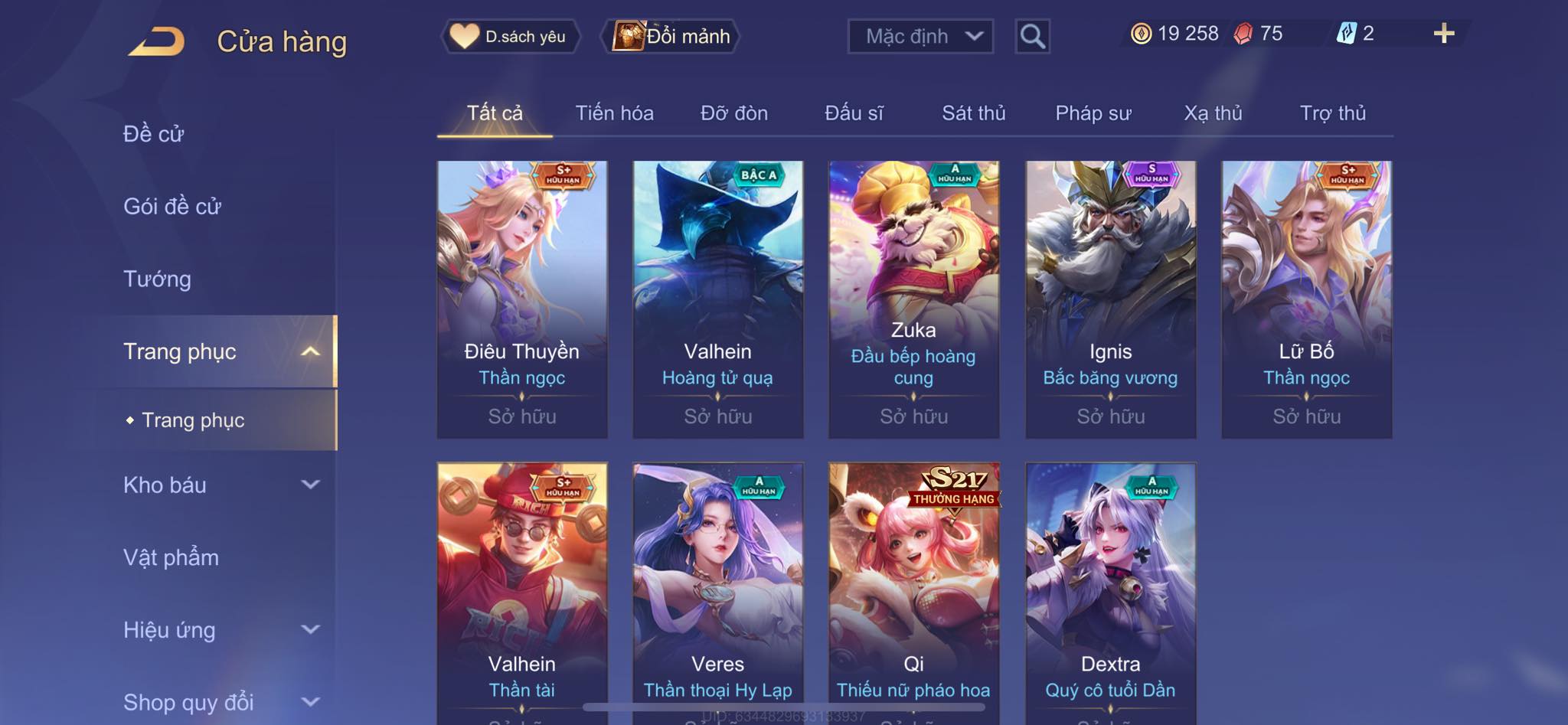Open Dextra Quý cô tuổi Dần skin
The height and width of the screenshot is (725, 1568).
tap(1110, 589)
